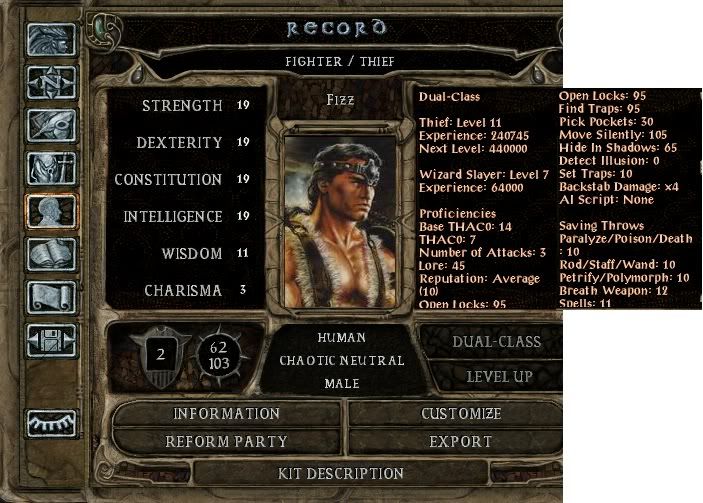This screenshot has width=703, height=503.
Task: Open the journal quill icon
Action: 47,125
